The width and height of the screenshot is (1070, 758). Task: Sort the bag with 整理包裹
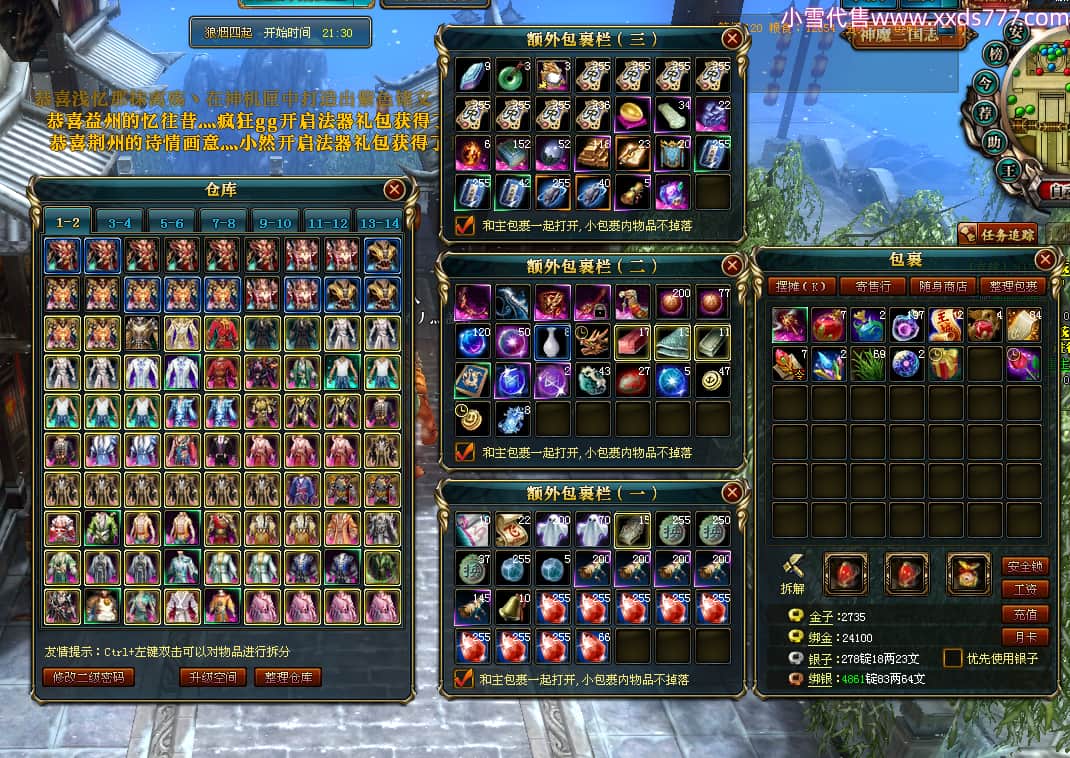coord(1013,286)
